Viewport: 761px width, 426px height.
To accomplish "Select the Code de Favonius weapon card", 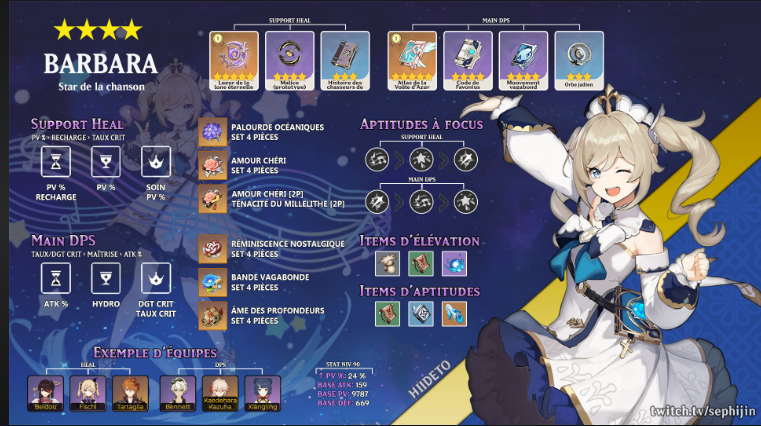I will point(467,55).
